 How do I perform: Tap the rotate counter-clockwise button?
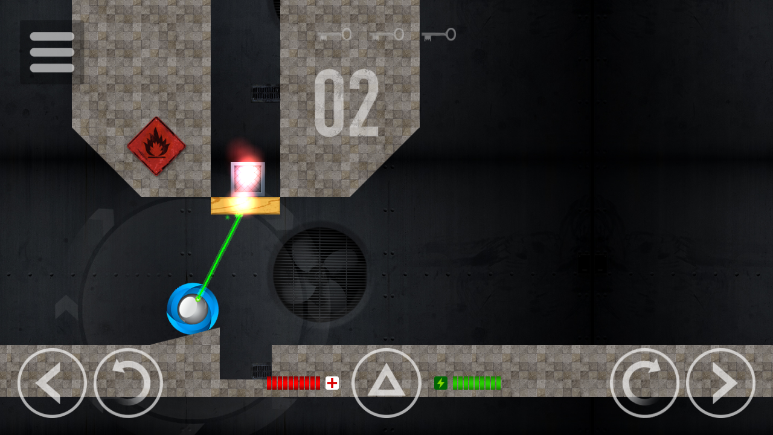[128, 383]
